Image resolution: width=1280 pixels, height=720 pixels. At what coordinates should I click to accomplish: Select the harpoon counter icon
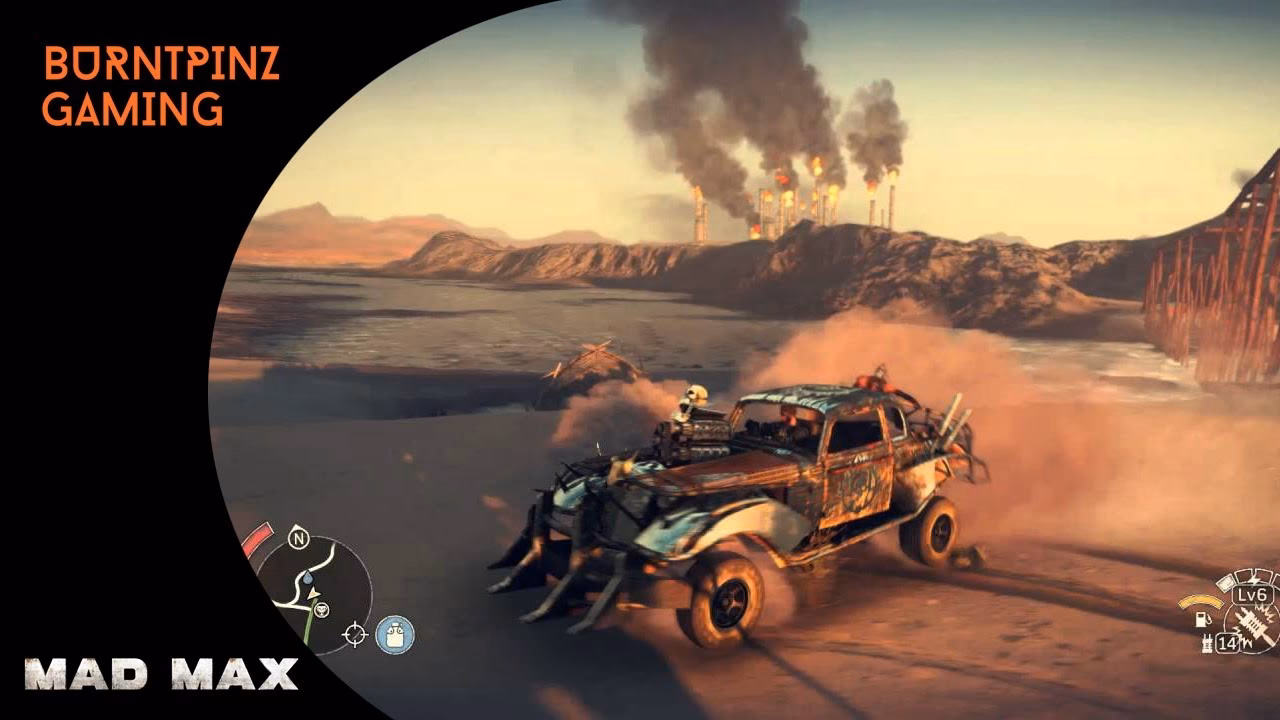[x=1207, y=641]
